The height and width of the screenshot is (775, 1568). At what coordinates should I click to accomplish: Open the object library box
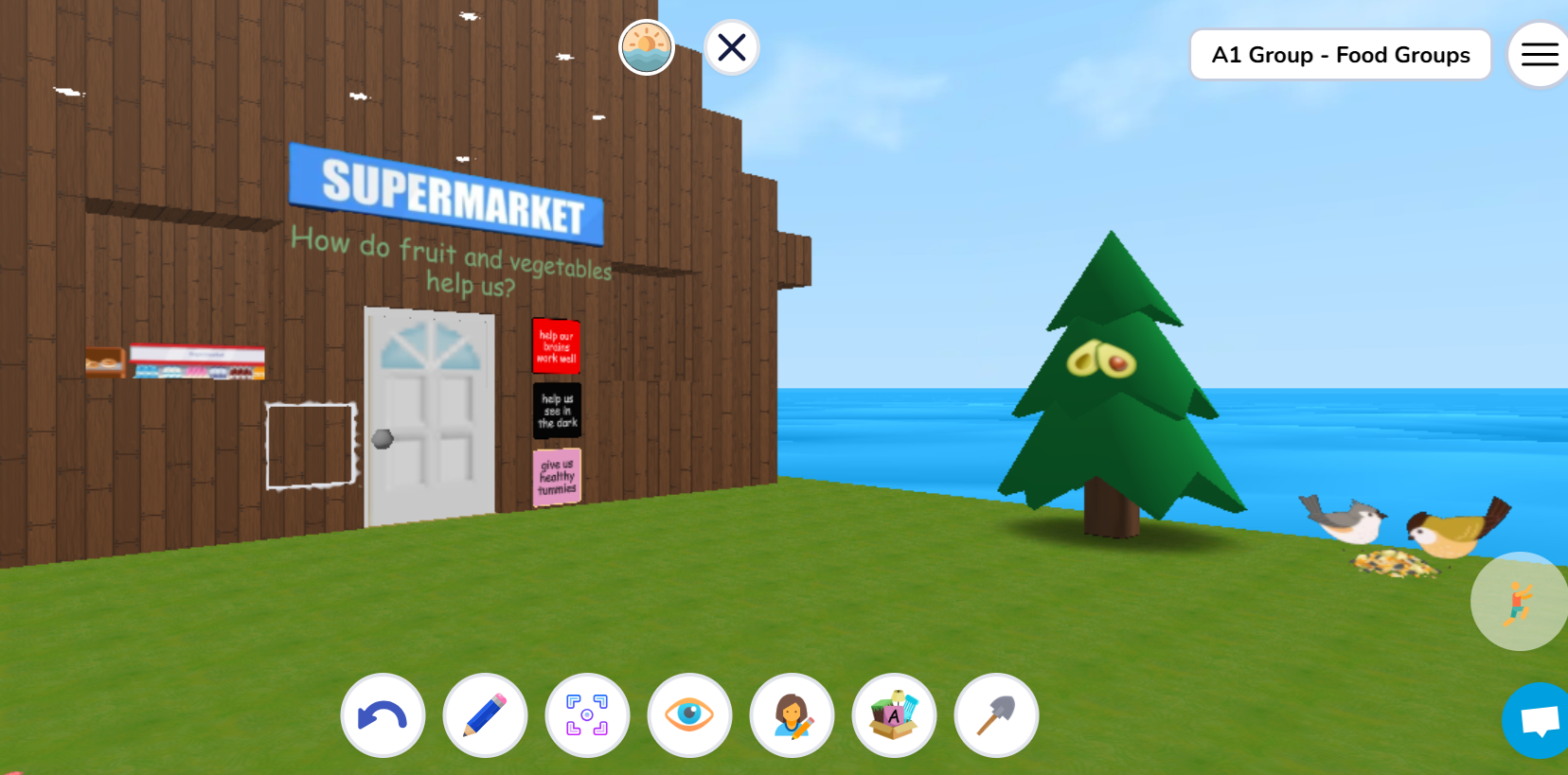pos(894,715)
